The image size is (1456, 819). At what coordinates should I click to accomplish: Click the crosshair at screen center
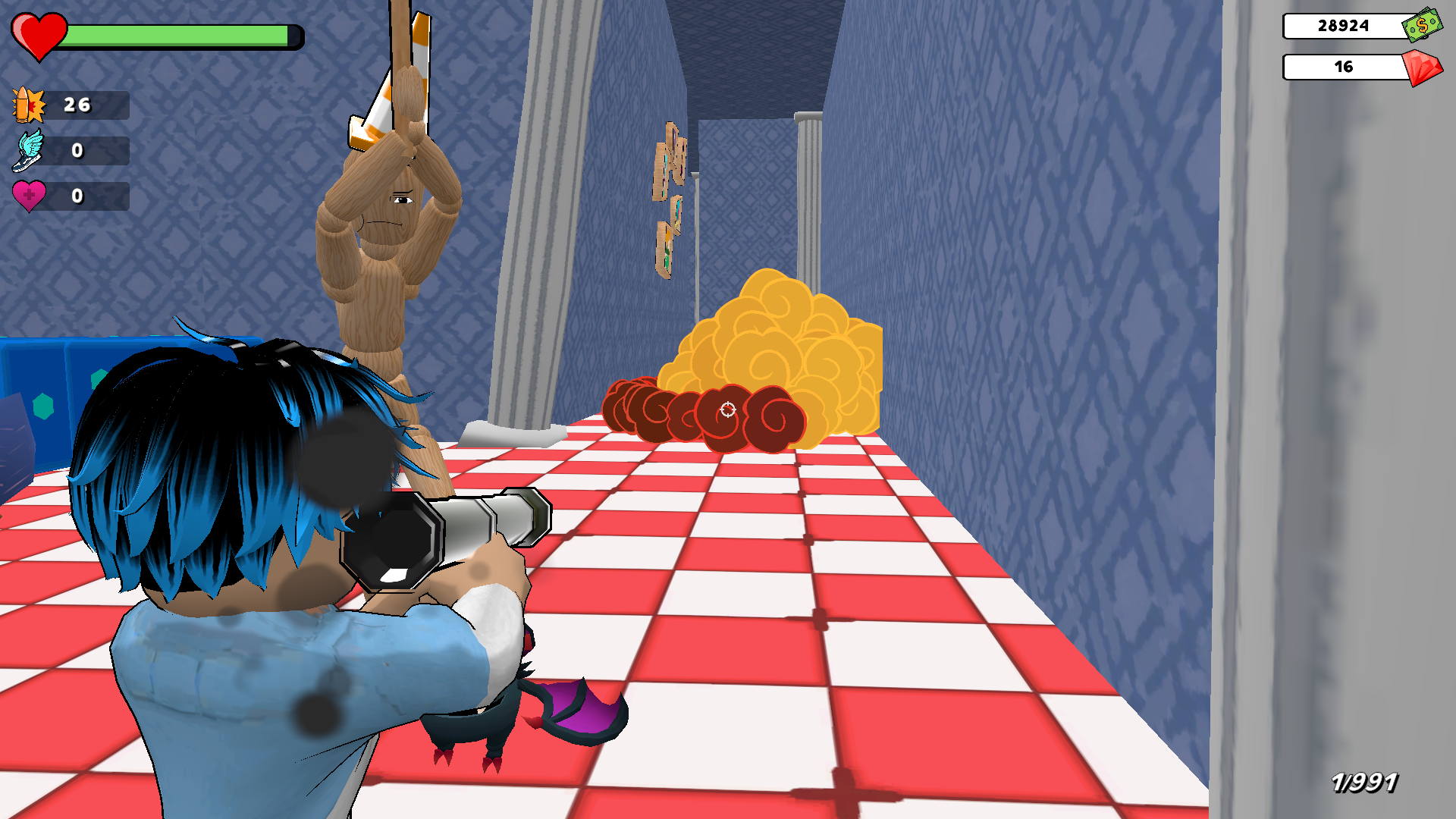727,410
